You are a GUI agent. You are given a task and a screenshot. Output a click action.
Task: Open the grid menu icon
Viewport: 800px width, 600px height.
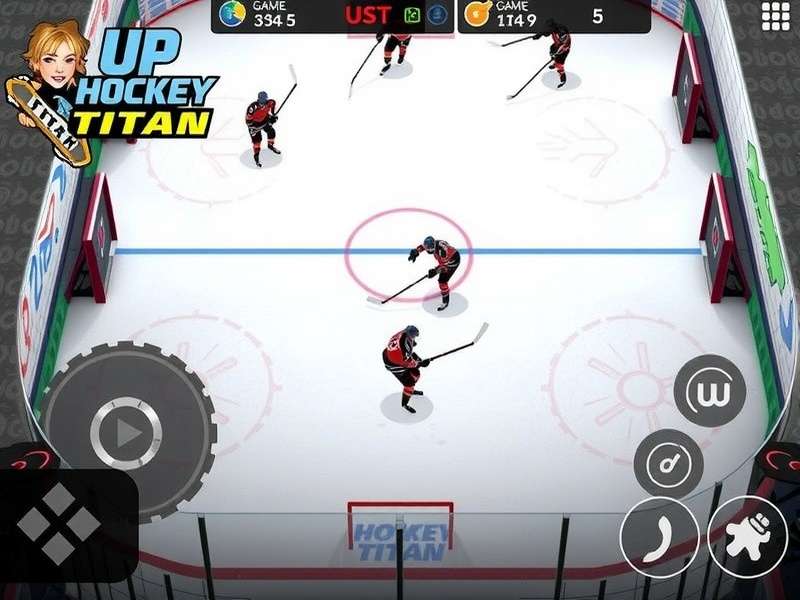point(776,16)
